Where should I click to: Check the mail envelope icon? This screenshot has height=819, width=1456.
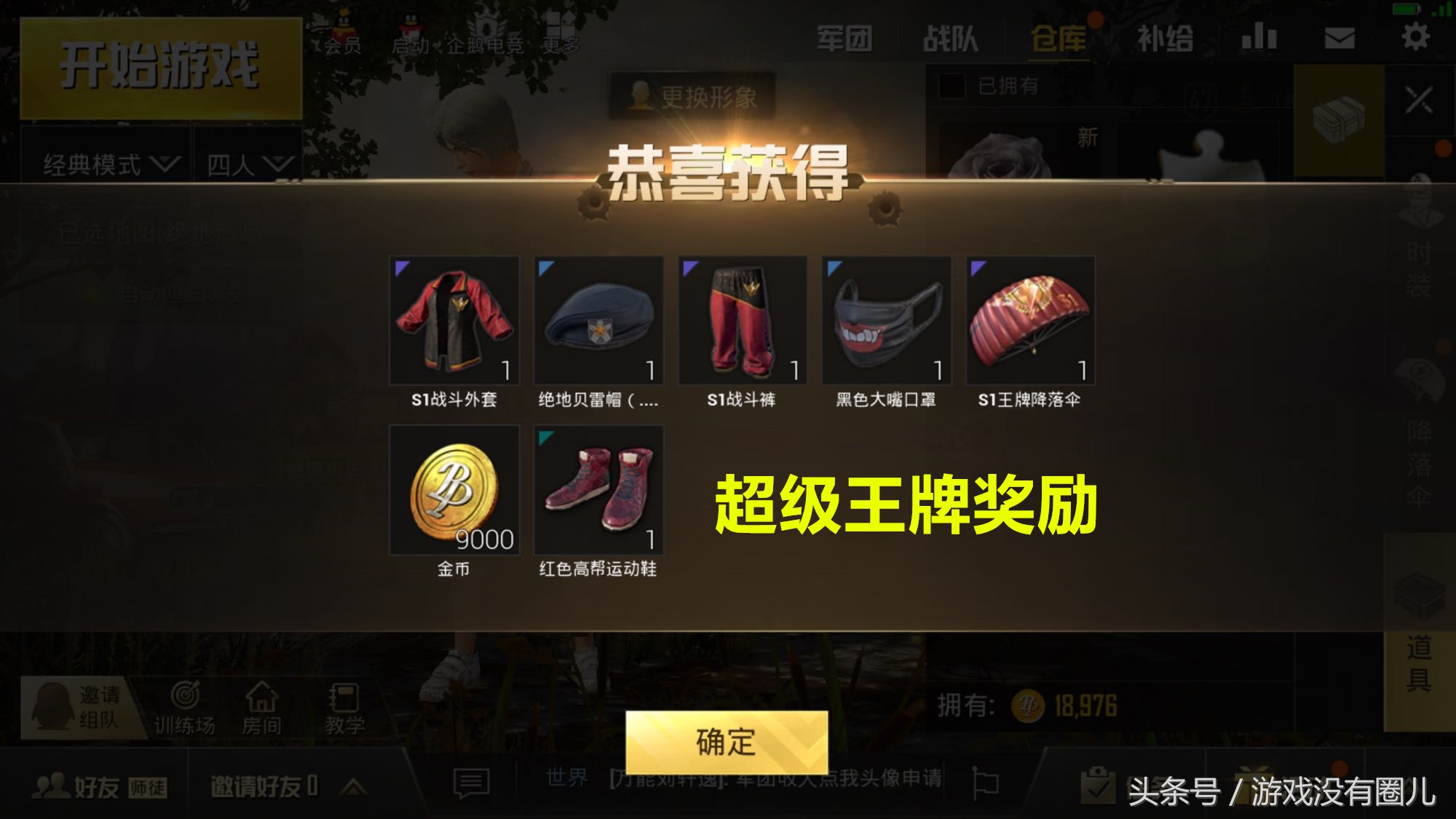pyautogui.click(x=1338, y=36)
